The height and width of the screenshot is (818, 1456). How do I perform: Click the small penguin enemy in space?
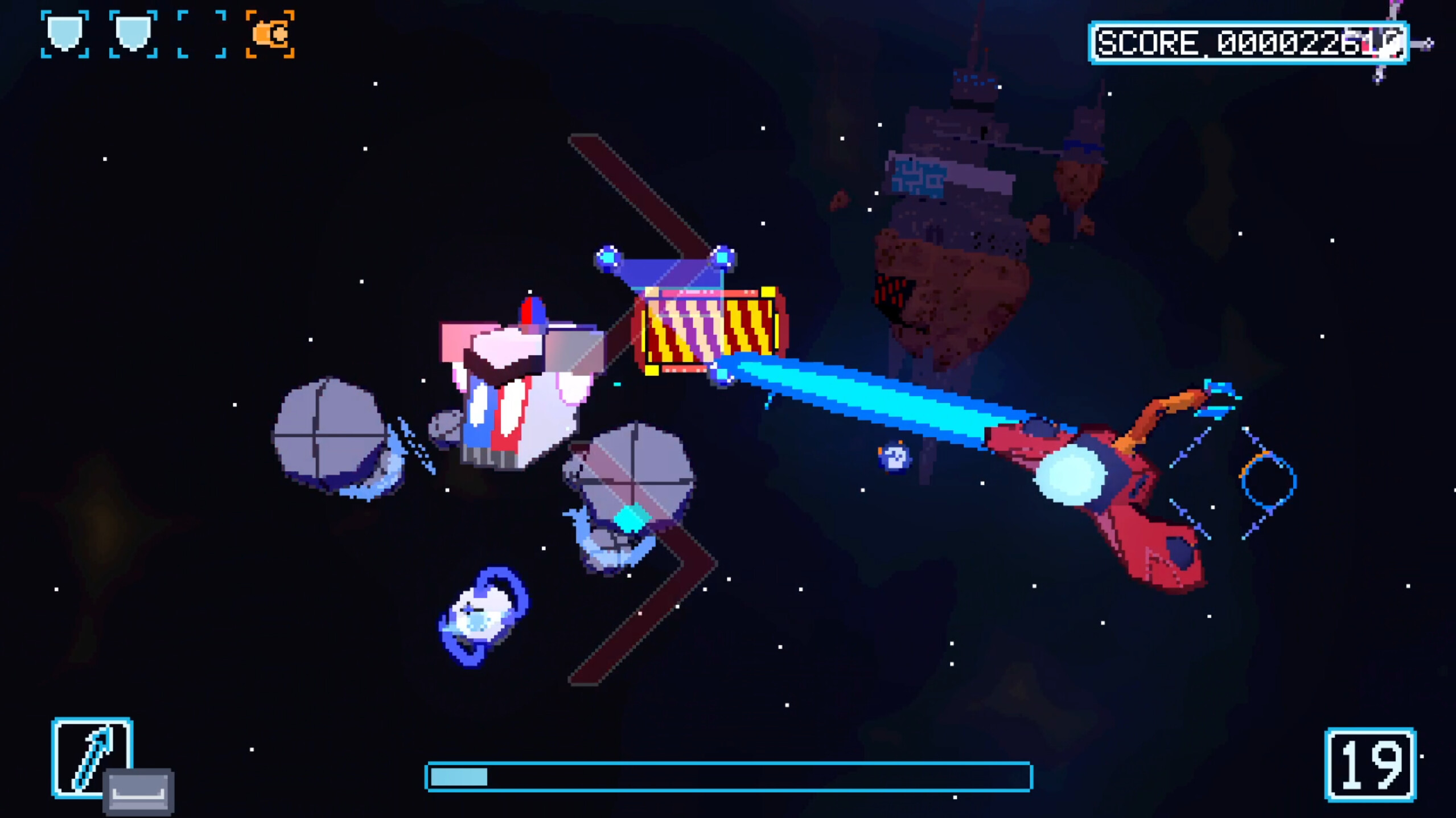[894, 458]
